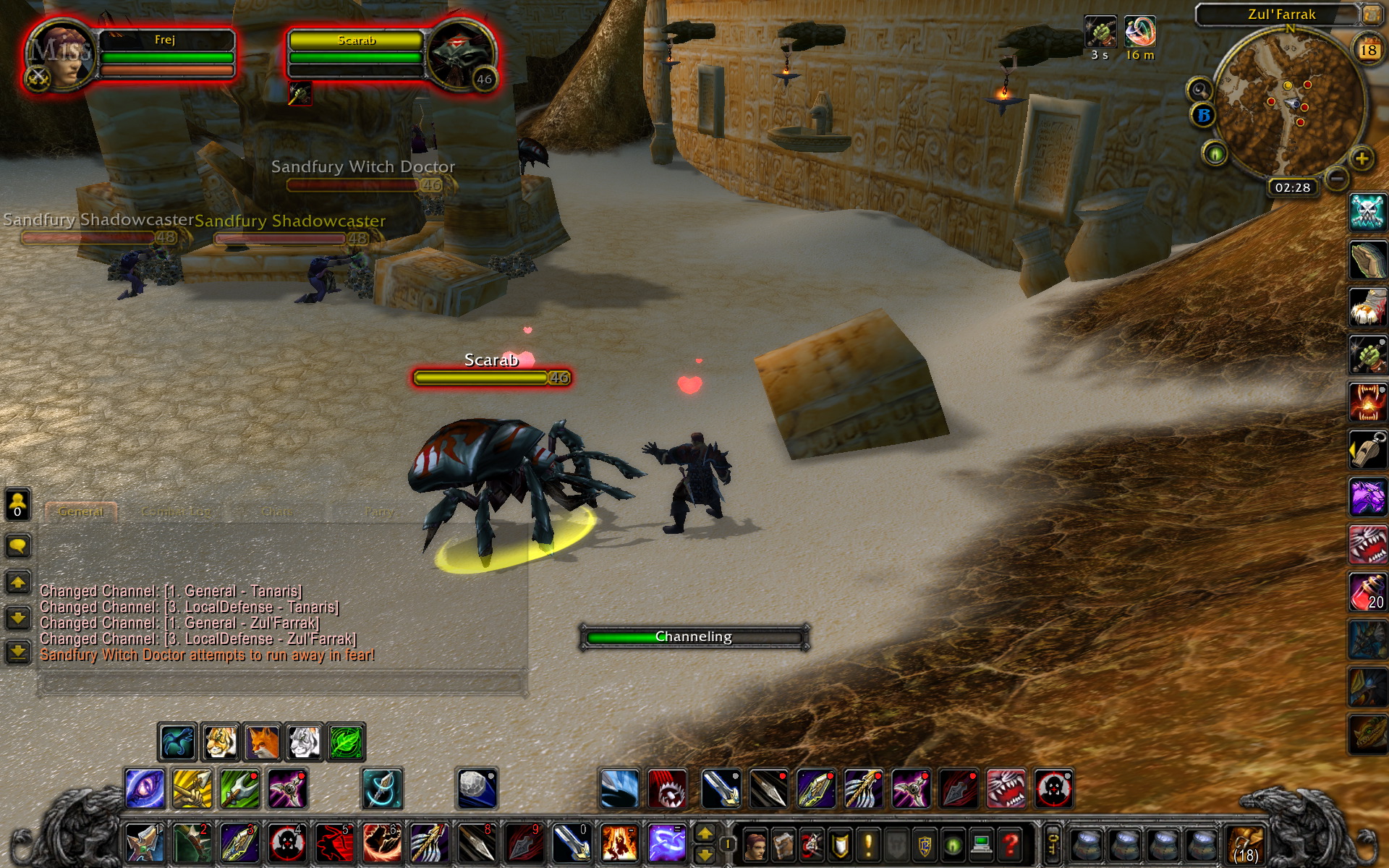The height and width of the screenshot is (868, 1389).
Task: Toggle the battlegrounds B icon beside the minimap
Action: (1203, 115)
